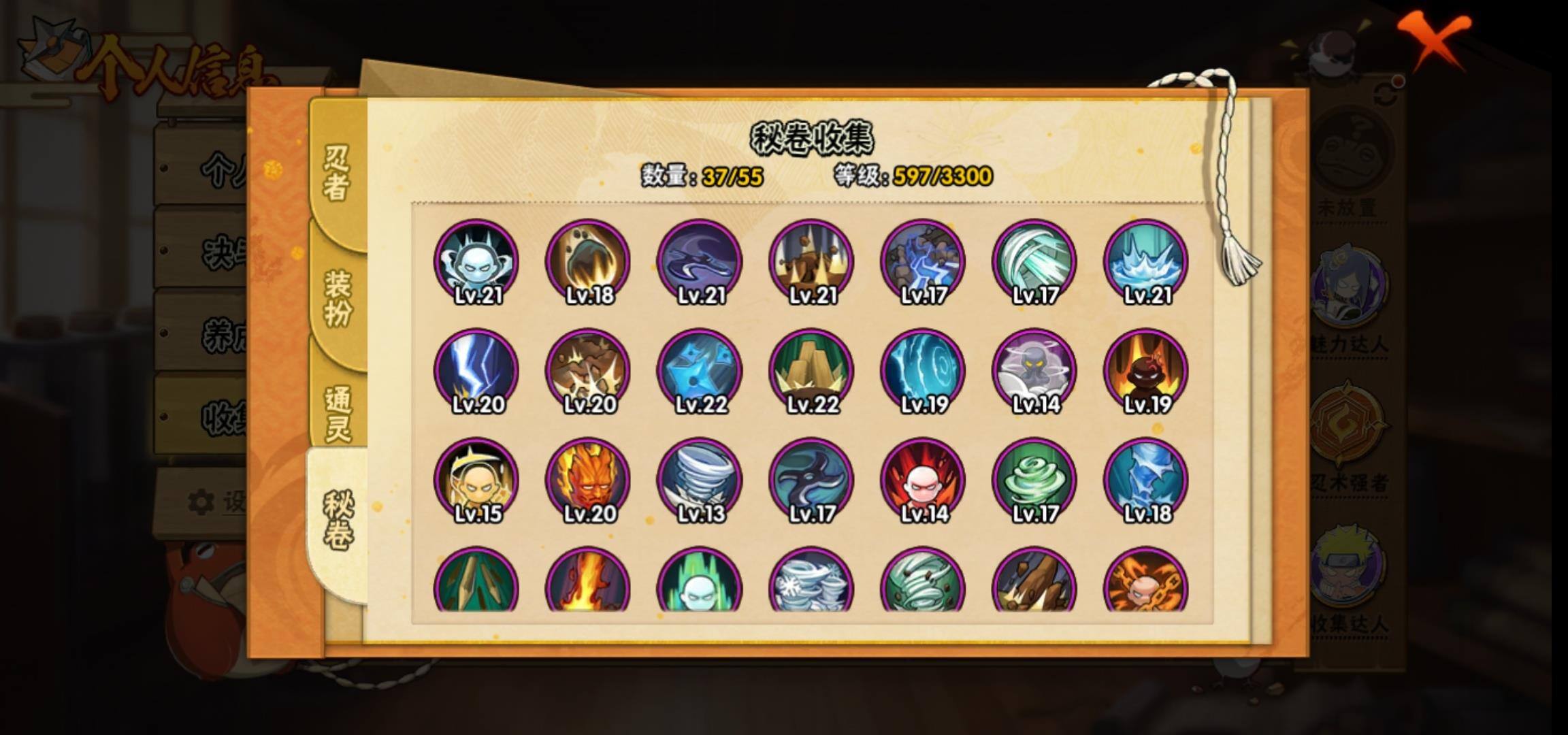
Task: Select the fiery red face scroll Lv.20
Action: [588, 480]
